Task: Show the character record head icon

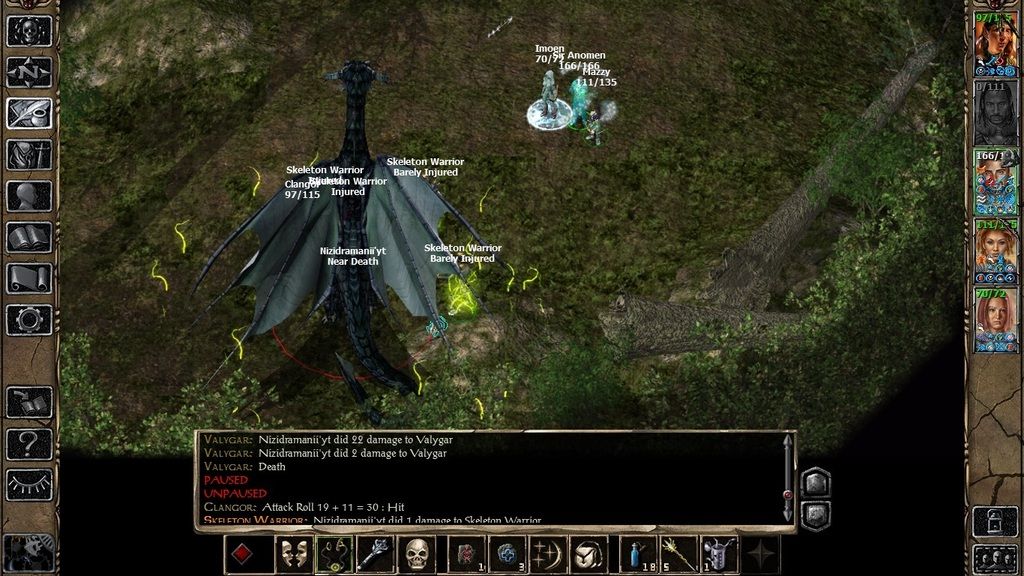Action: [x=29, y=196]
